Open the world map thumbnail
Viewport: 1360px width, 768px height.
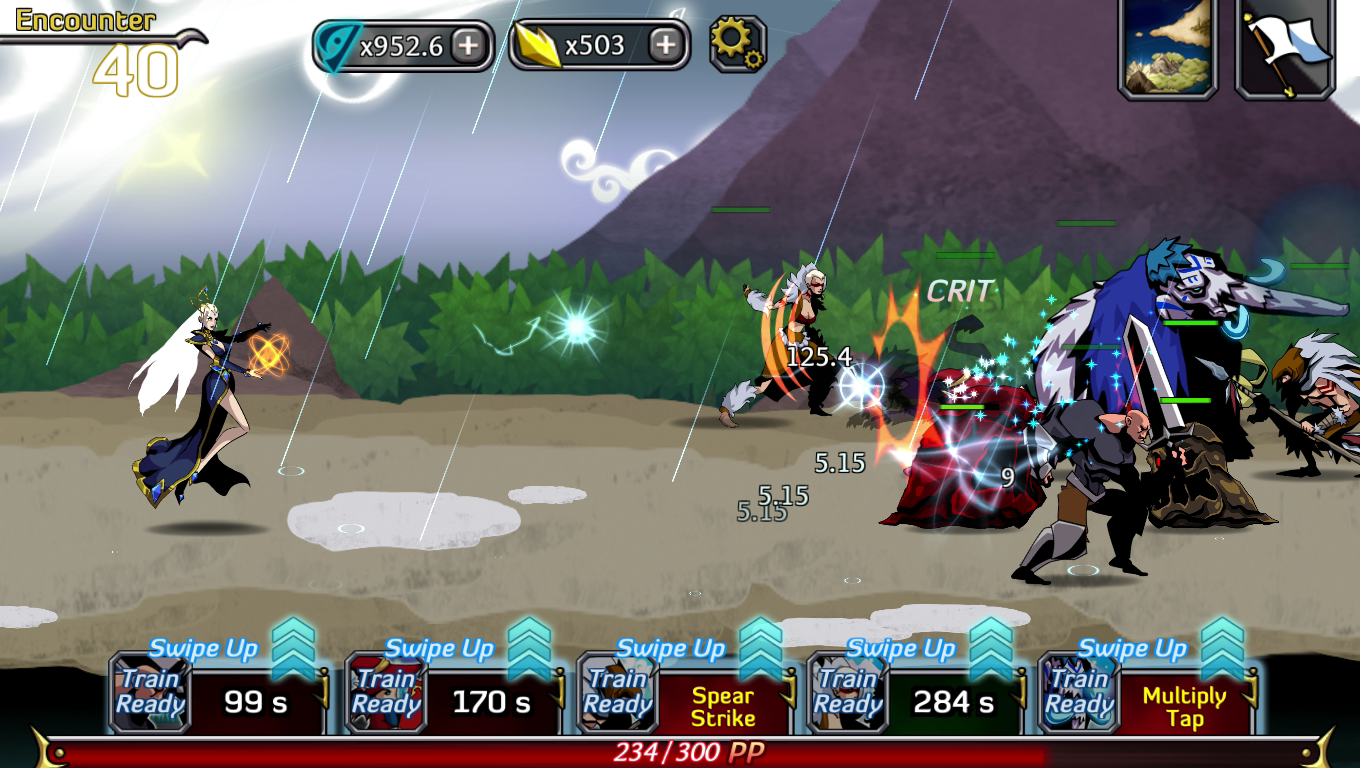pos(1167,47)
